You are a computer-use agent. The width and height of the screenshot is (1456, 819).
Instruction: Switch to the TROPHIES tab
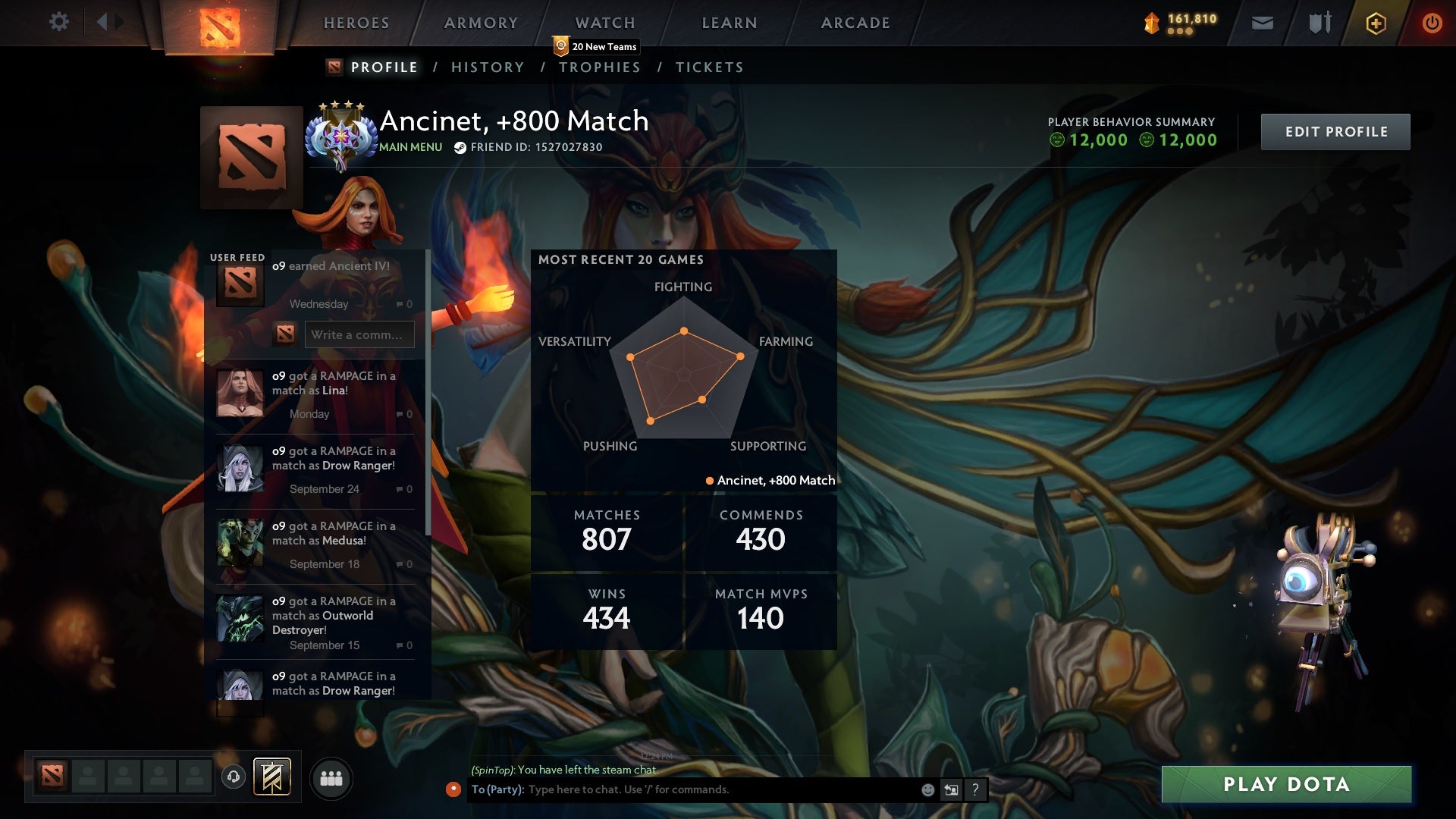[600, 67]
